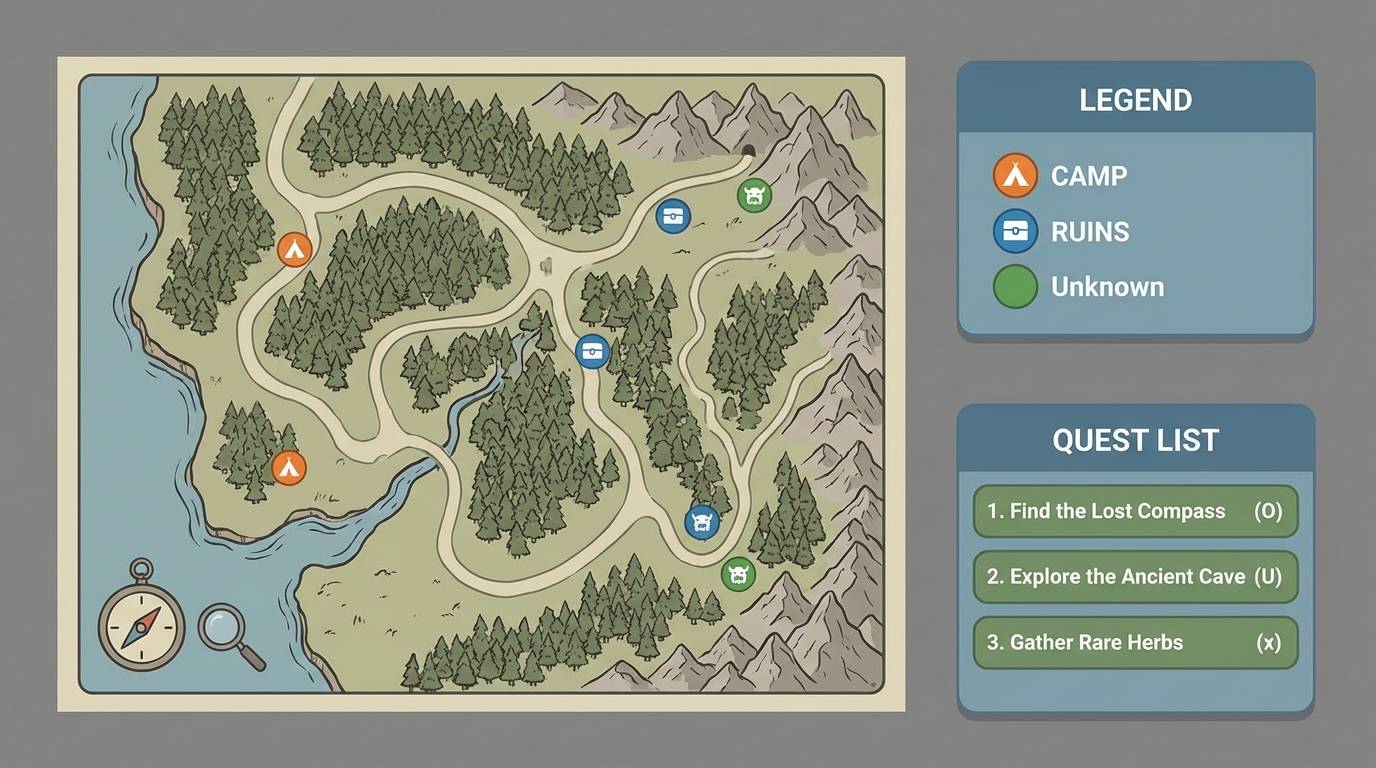Expand 'Gather Rare Herbs' via its (x) control
This screenshot has width=1376, height=768.
[x=1268, y=643]
